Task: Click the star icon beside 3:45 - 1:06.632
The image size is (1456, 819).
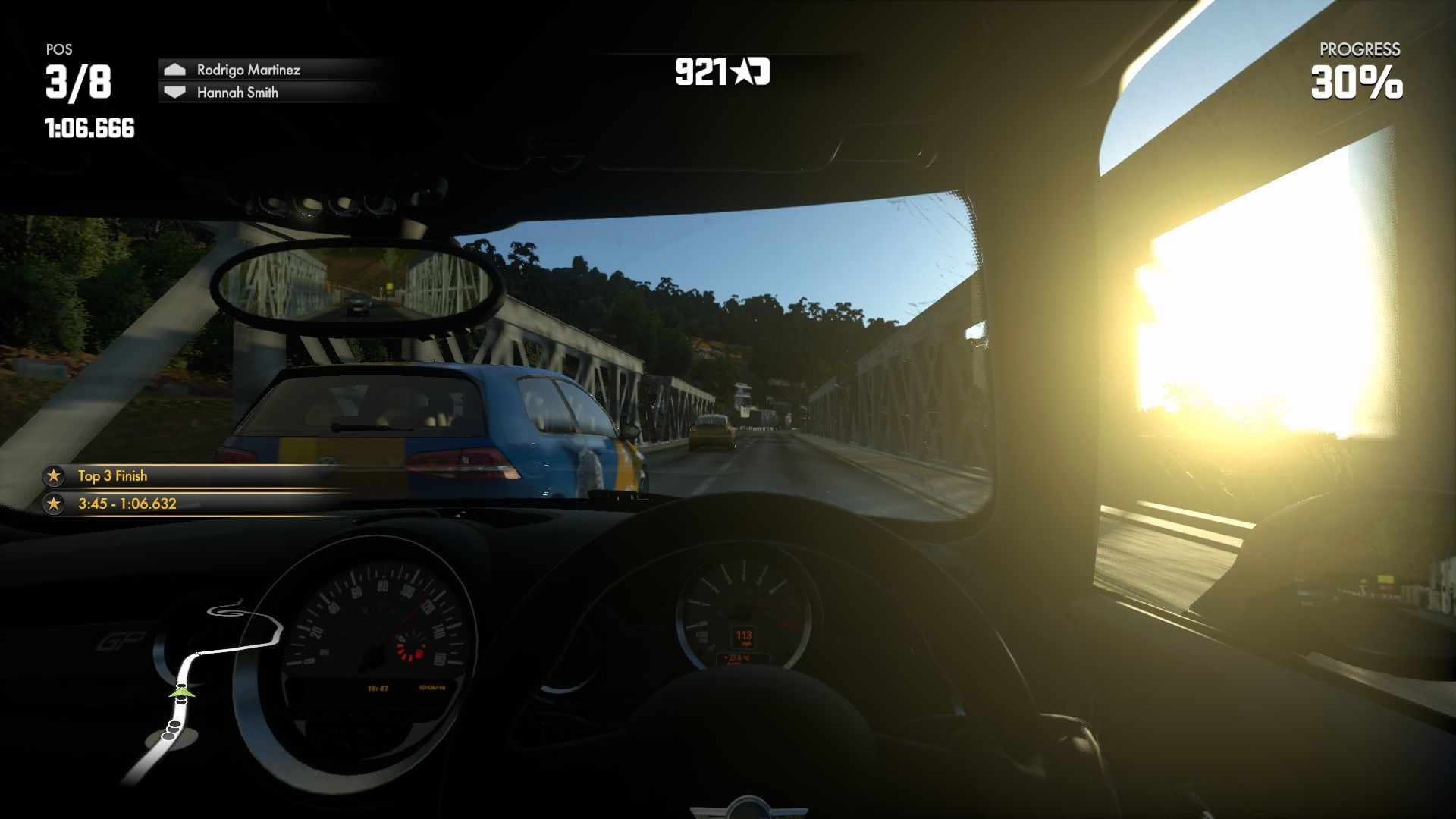Action: click(55, 501)
